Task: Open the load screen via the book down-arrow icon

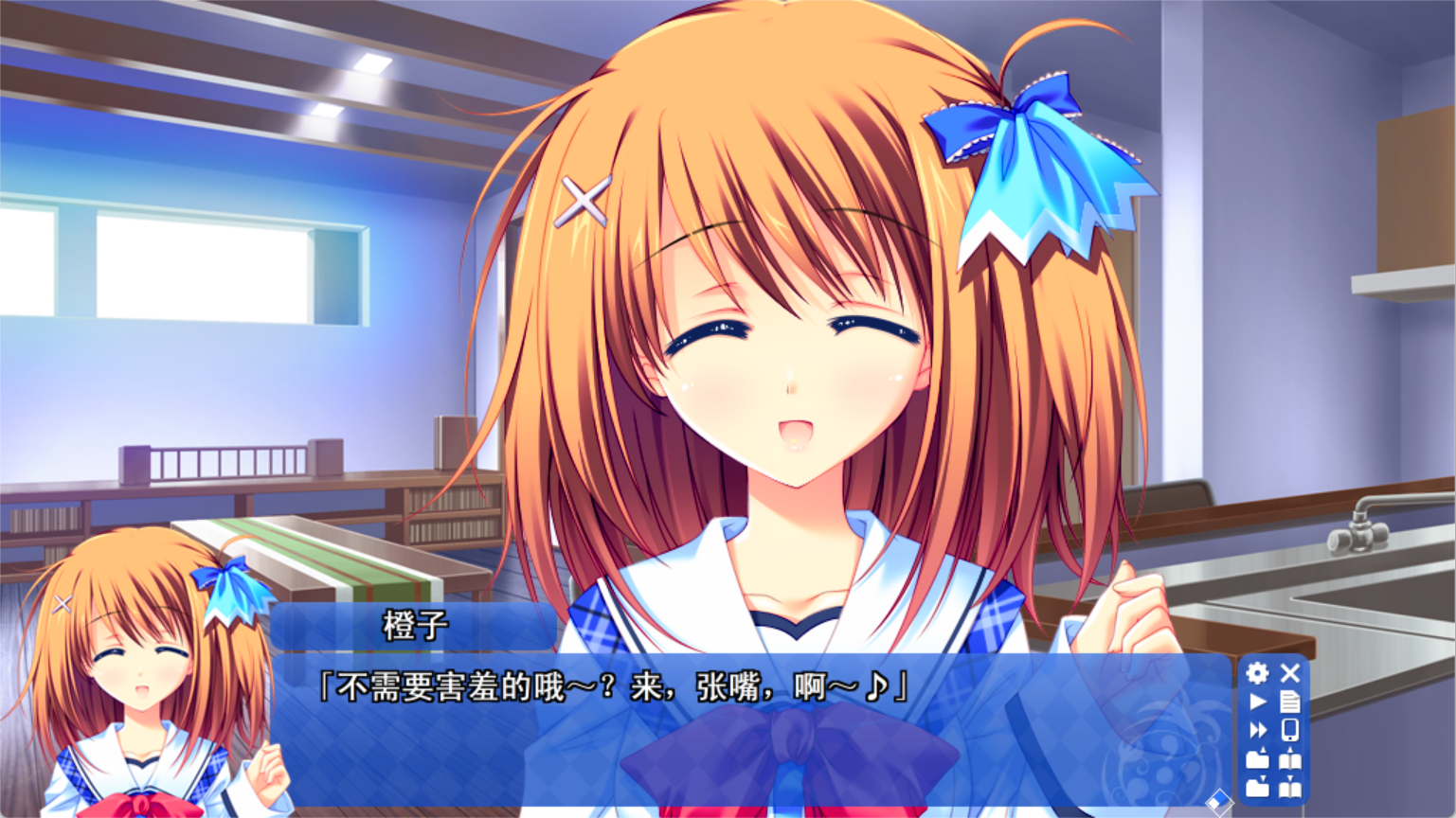Action: click(1290, 788)
